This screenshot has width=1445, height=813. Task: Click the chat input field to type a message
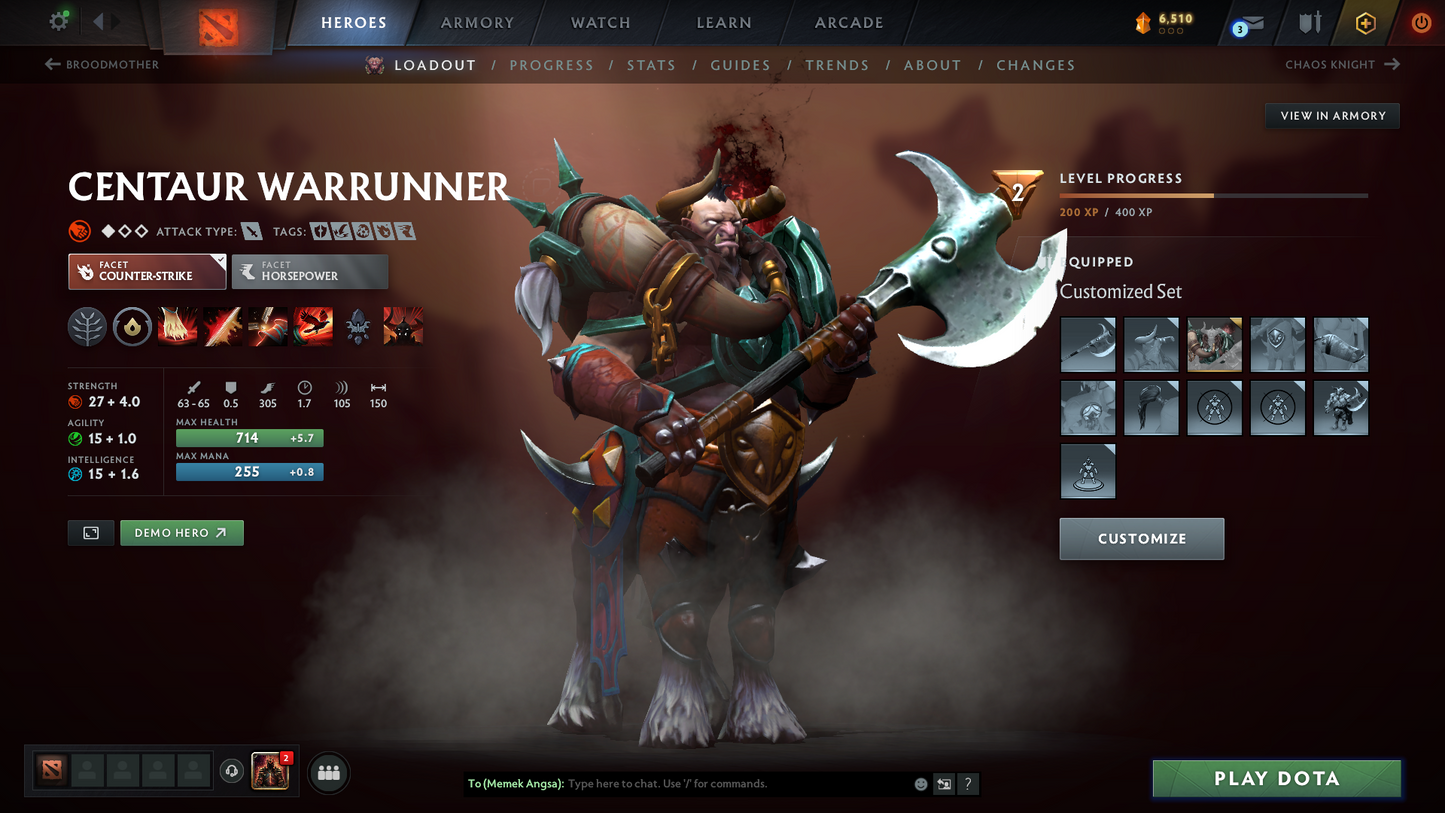[700, 784]
